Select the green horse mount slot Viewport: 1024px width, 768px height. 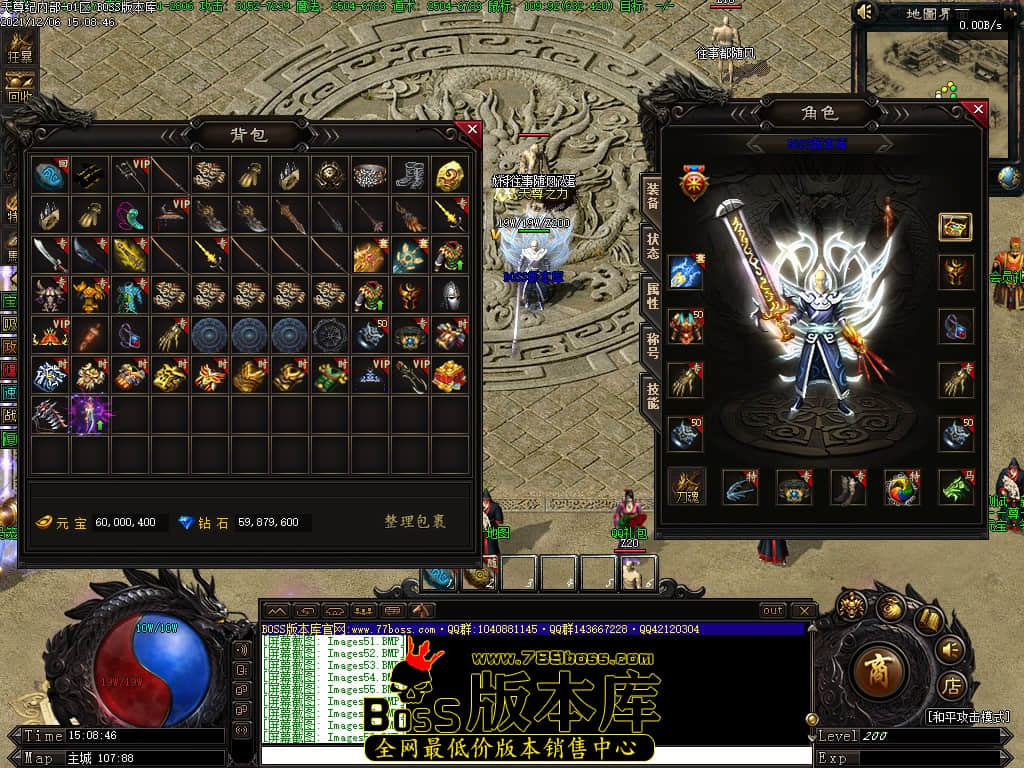click(x=956, y=487)
